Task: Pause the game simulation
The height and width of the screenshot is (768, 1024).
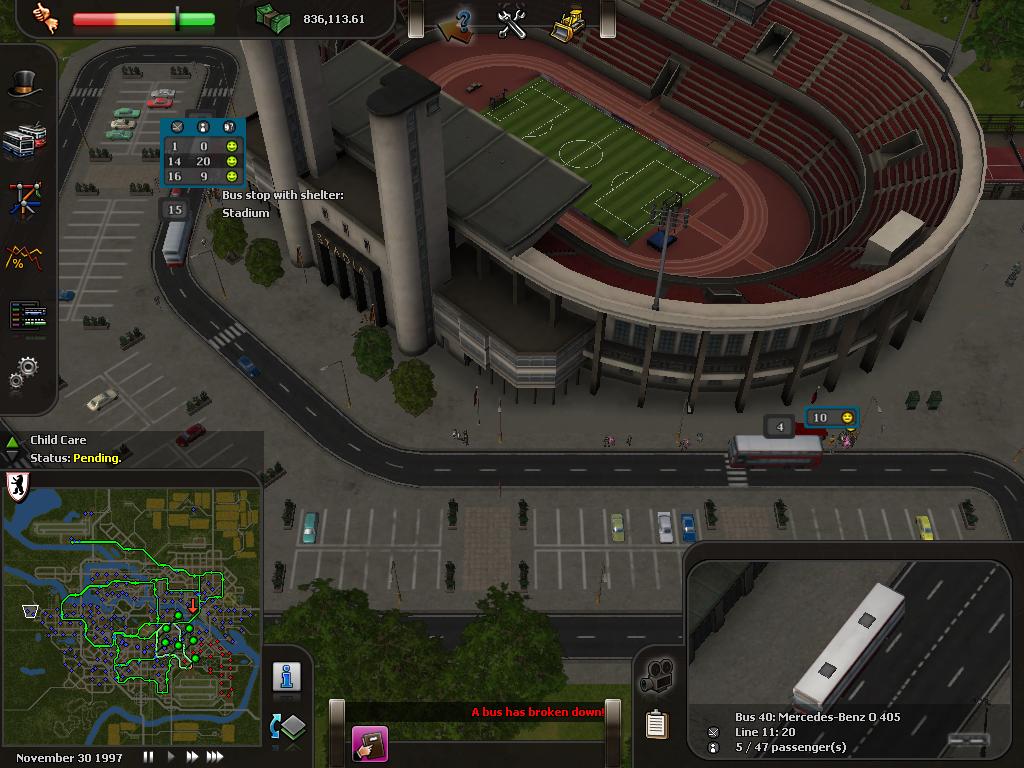Action: click(x=149, y=757)
